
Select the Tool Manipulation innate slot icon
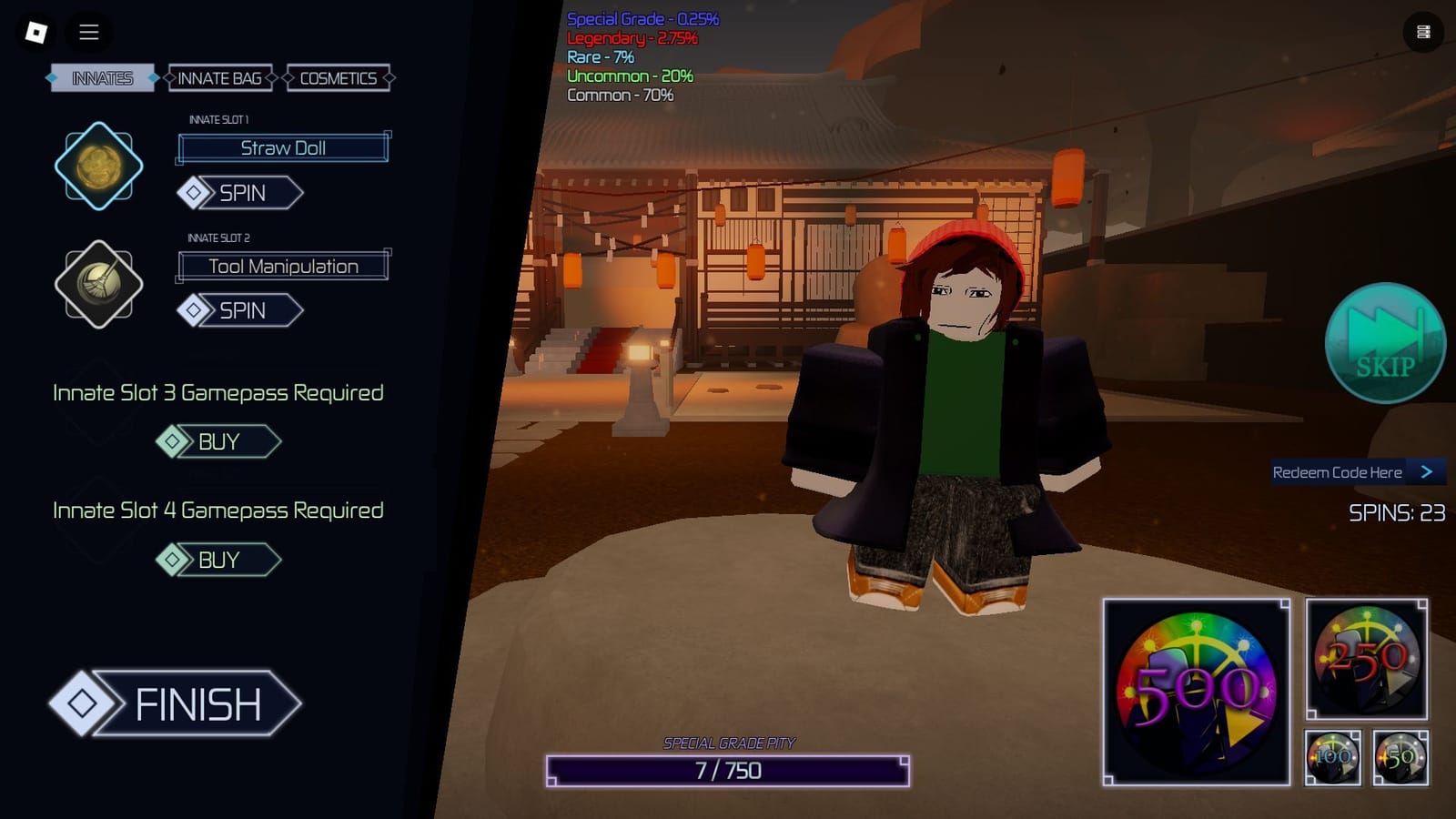(98, 284)
